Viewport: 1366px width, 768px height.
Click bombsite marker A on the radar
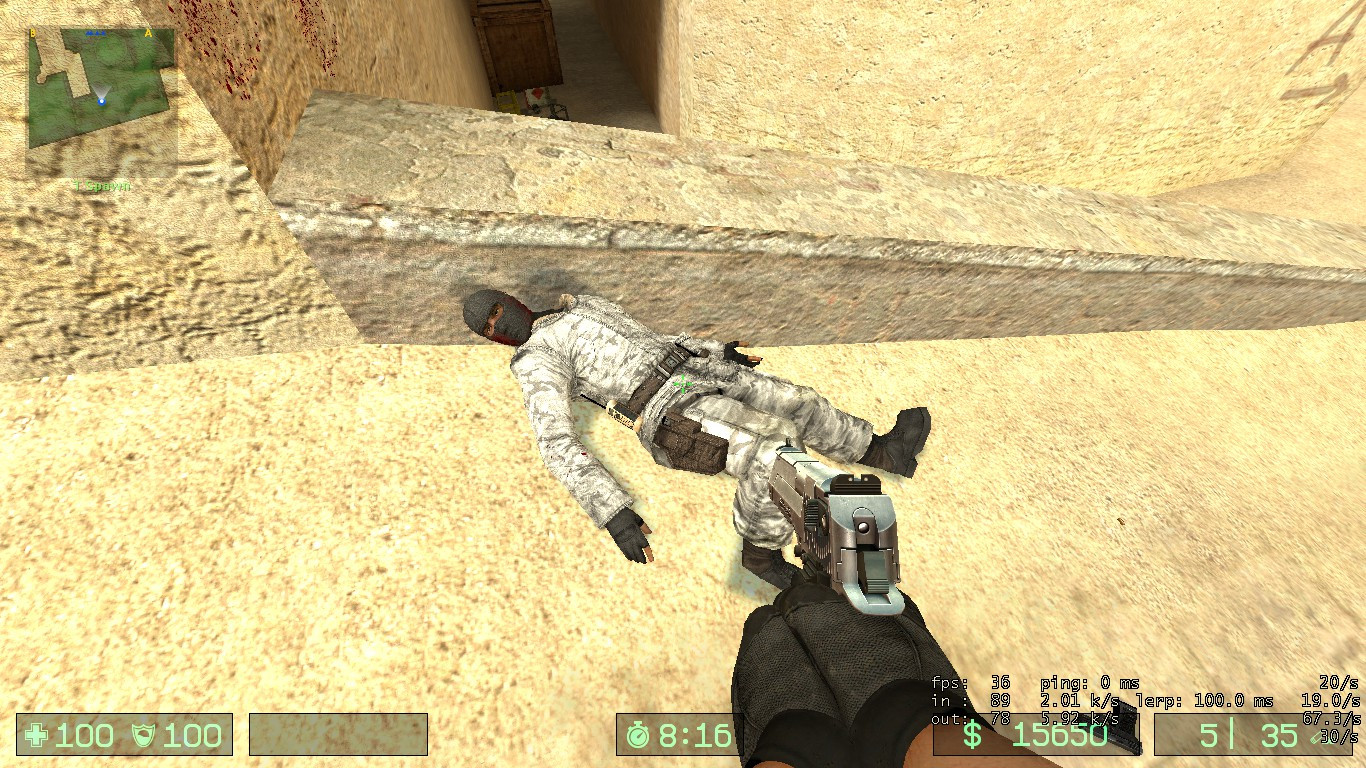pos(148,33)
